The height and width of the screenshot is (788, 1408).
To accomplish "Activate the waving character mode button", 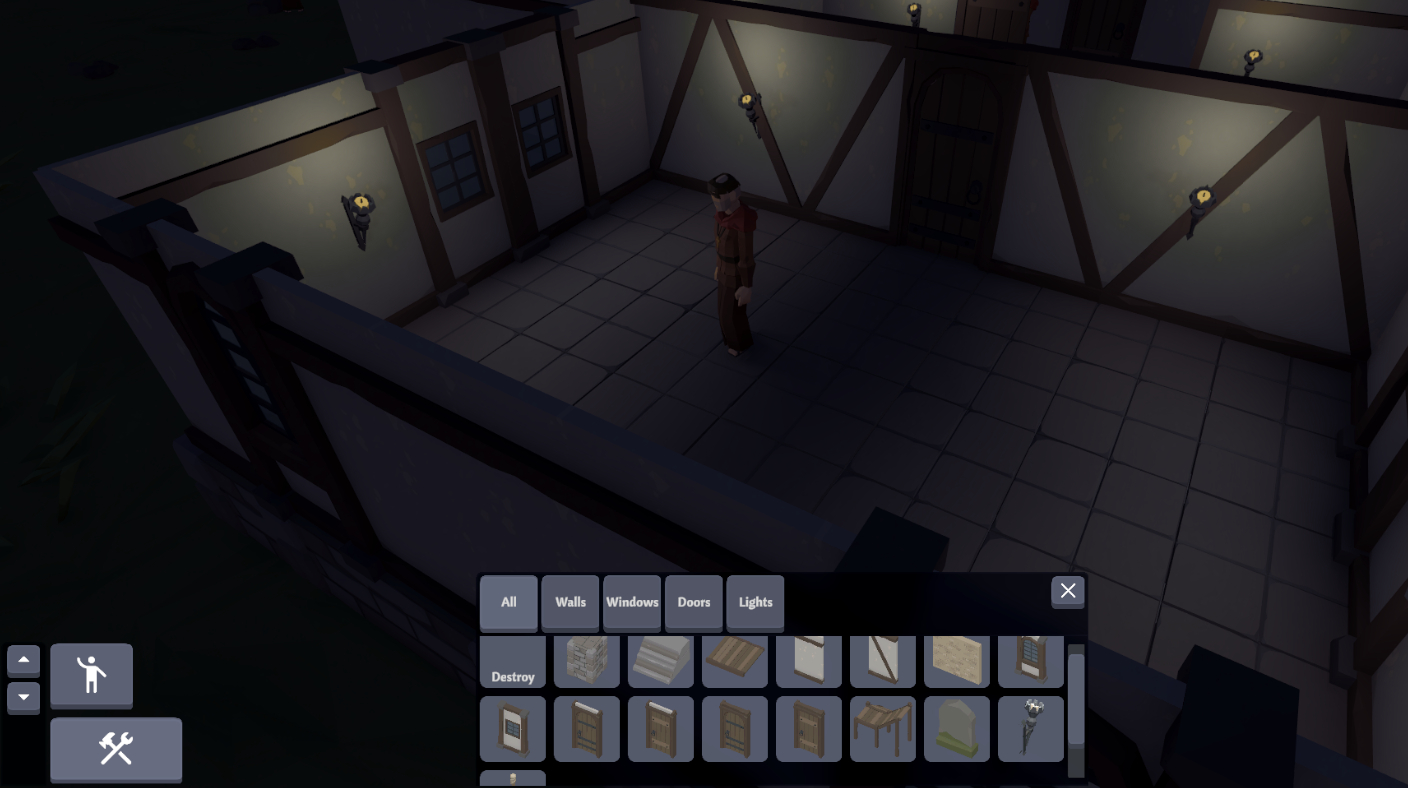I will pyautogui.click(x=91, y=675).
